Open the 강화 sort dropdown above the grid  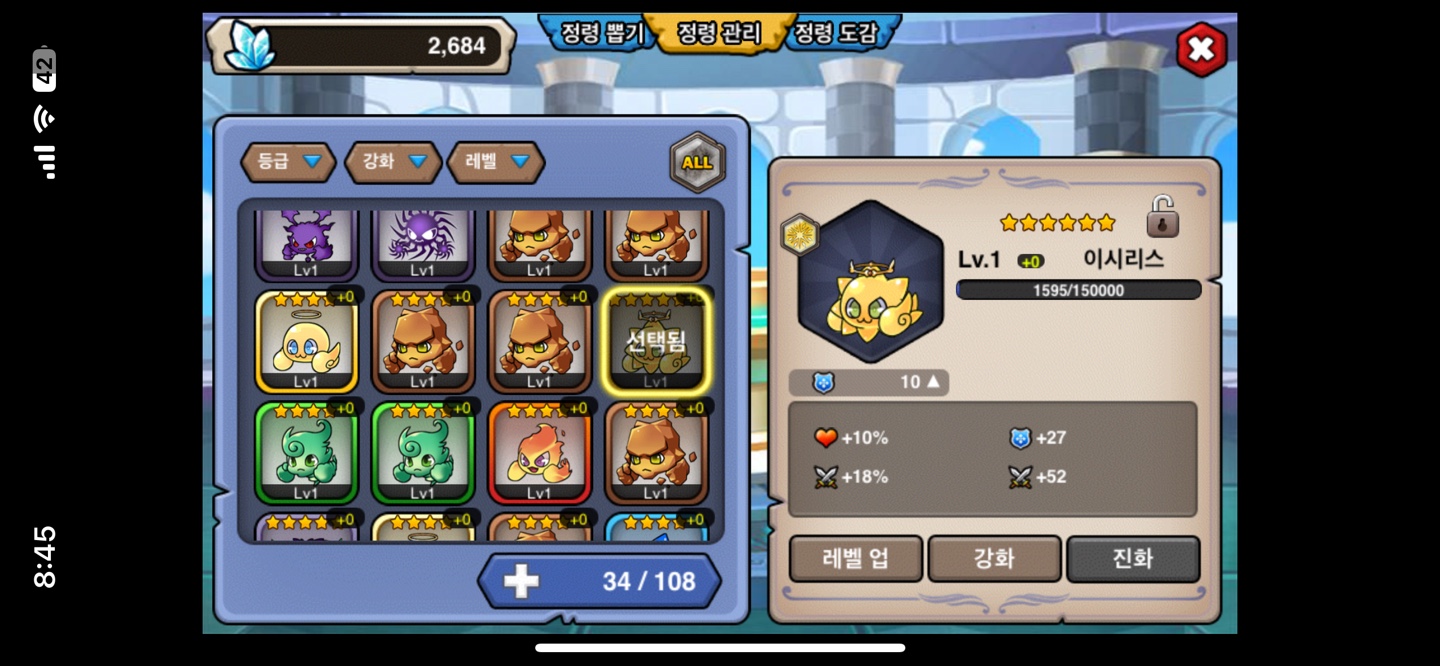(393, 162)
